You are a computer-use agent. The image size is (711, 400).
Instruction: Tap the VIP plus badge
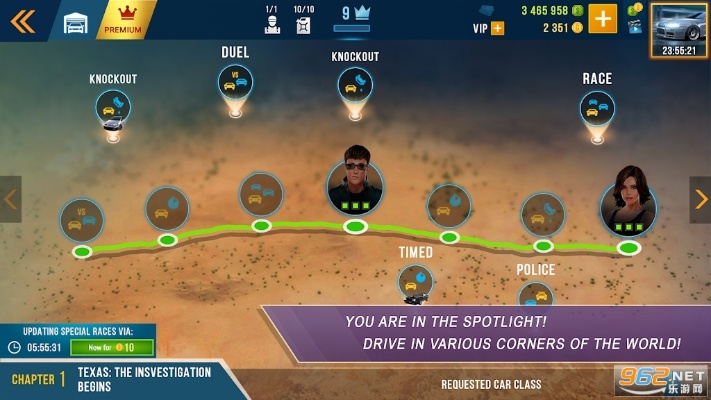(497, 28)
